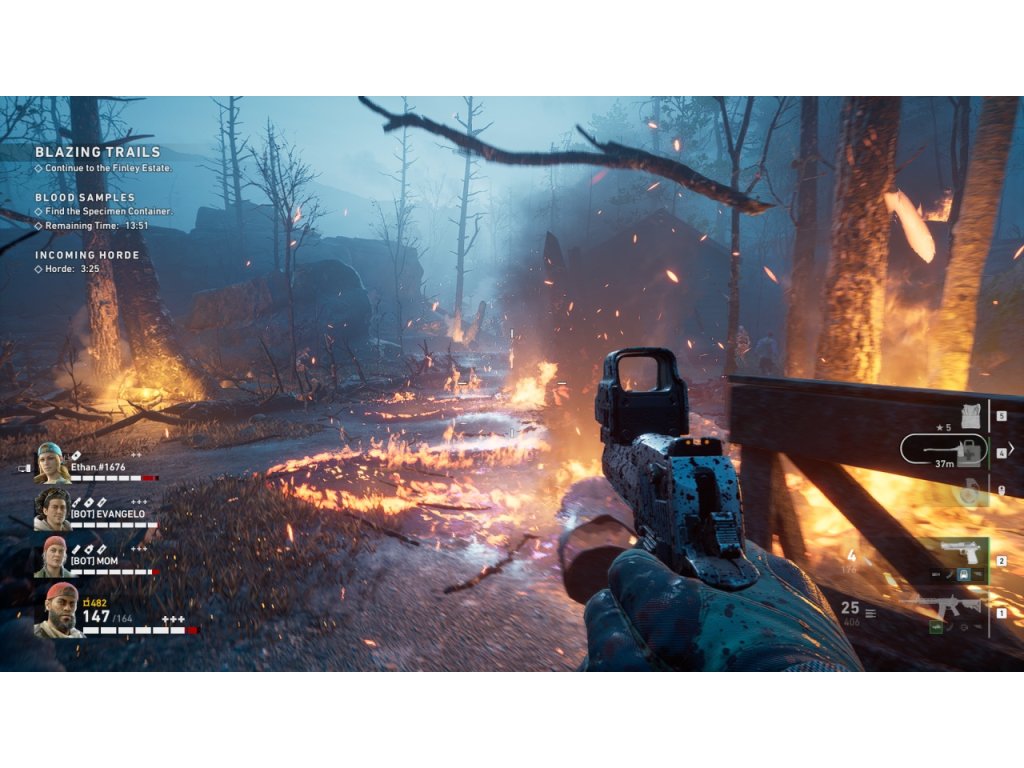Choose the medical kit slot

tap(966, 451)
